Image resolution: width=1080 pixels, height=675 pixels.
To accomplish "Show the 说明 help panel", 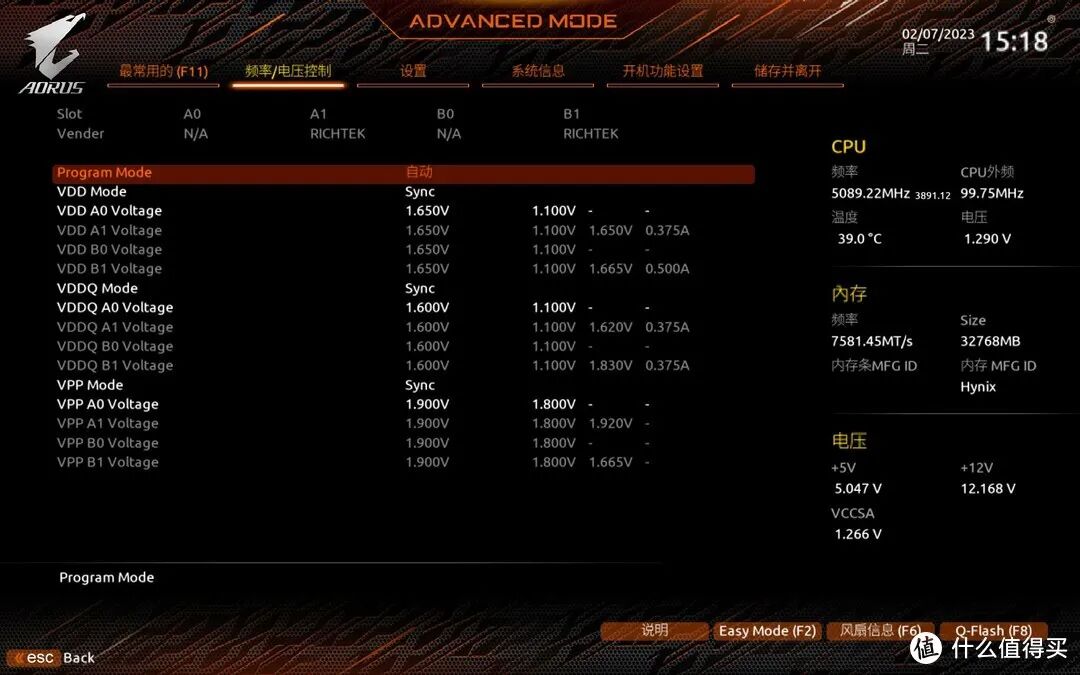I will pyautogui.click(x=654, y=631).
